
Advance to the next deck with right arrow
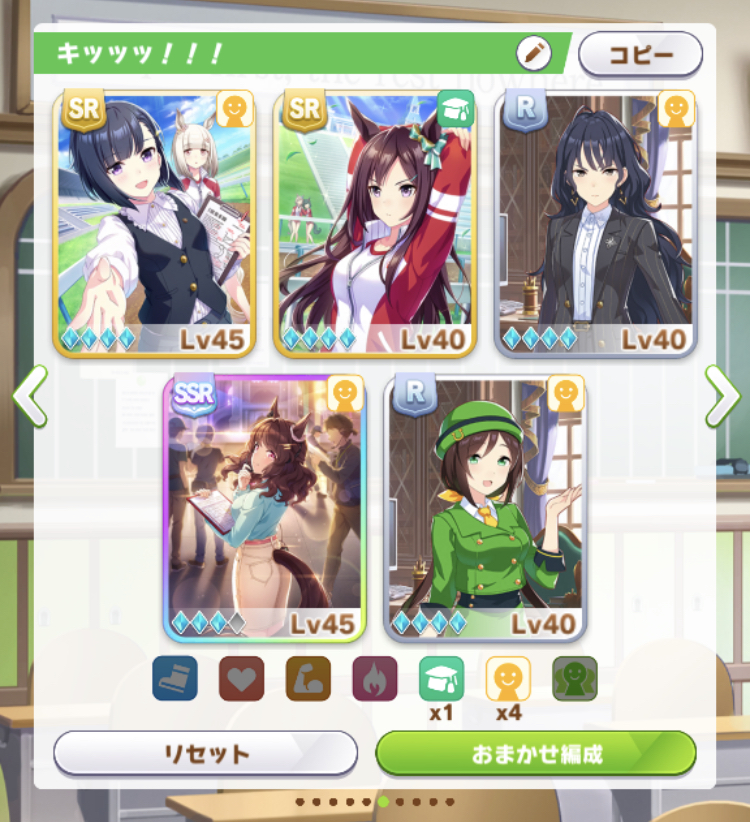(x=720, y=396)
